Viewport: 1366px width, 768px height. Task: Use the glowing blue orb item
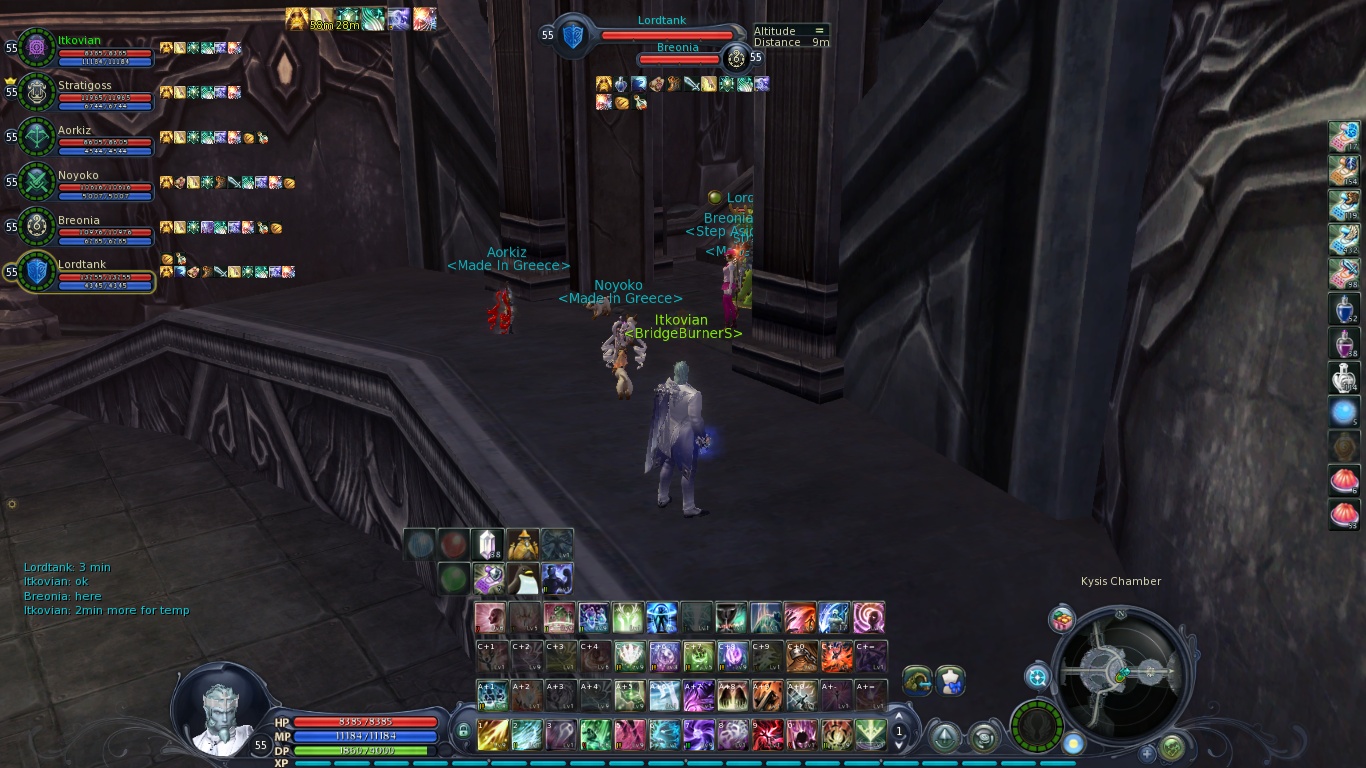point(1343,411)
